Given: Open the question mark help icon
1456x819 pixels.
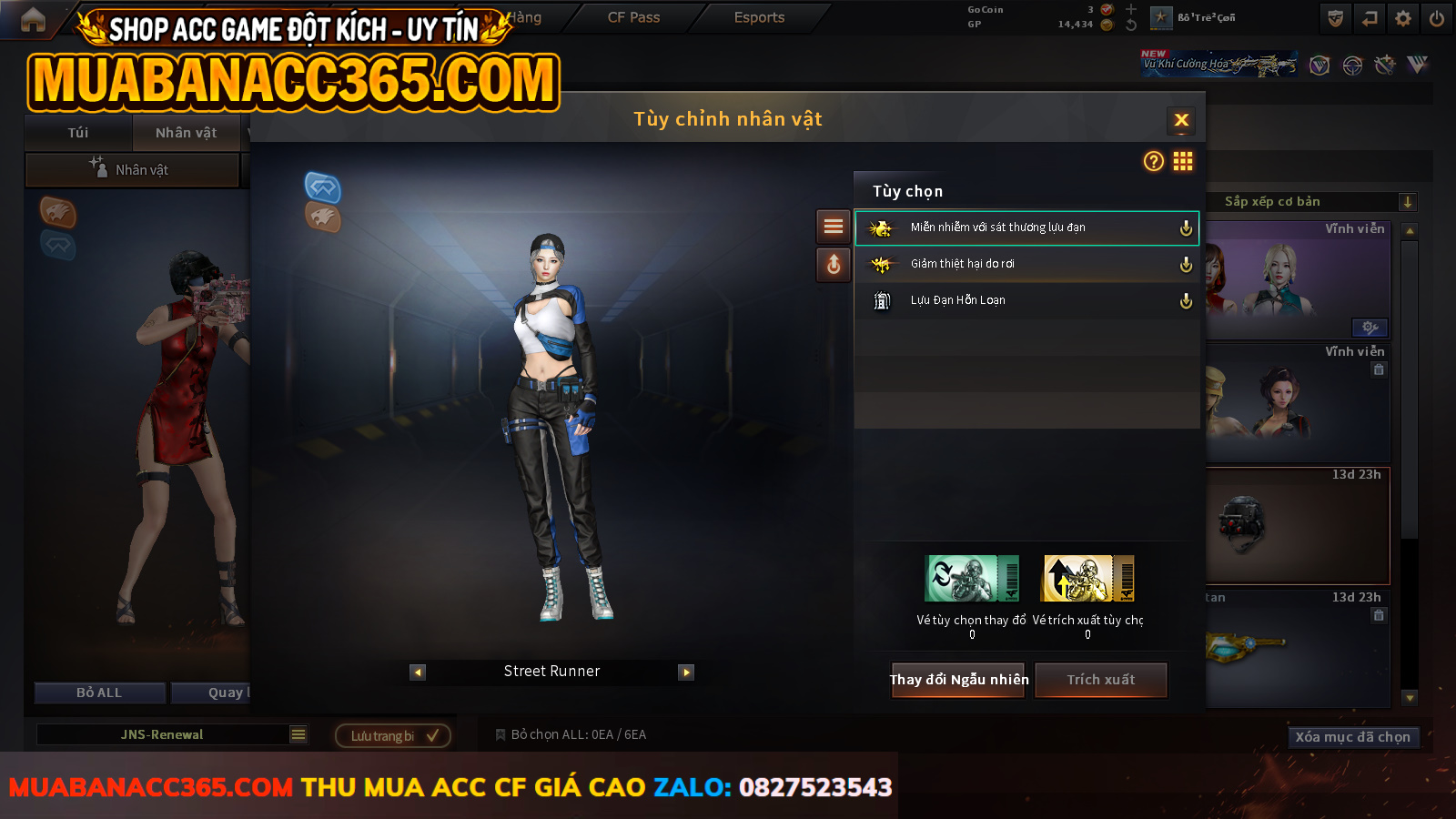Looking at the screenshot, I should click(1153, 161).
